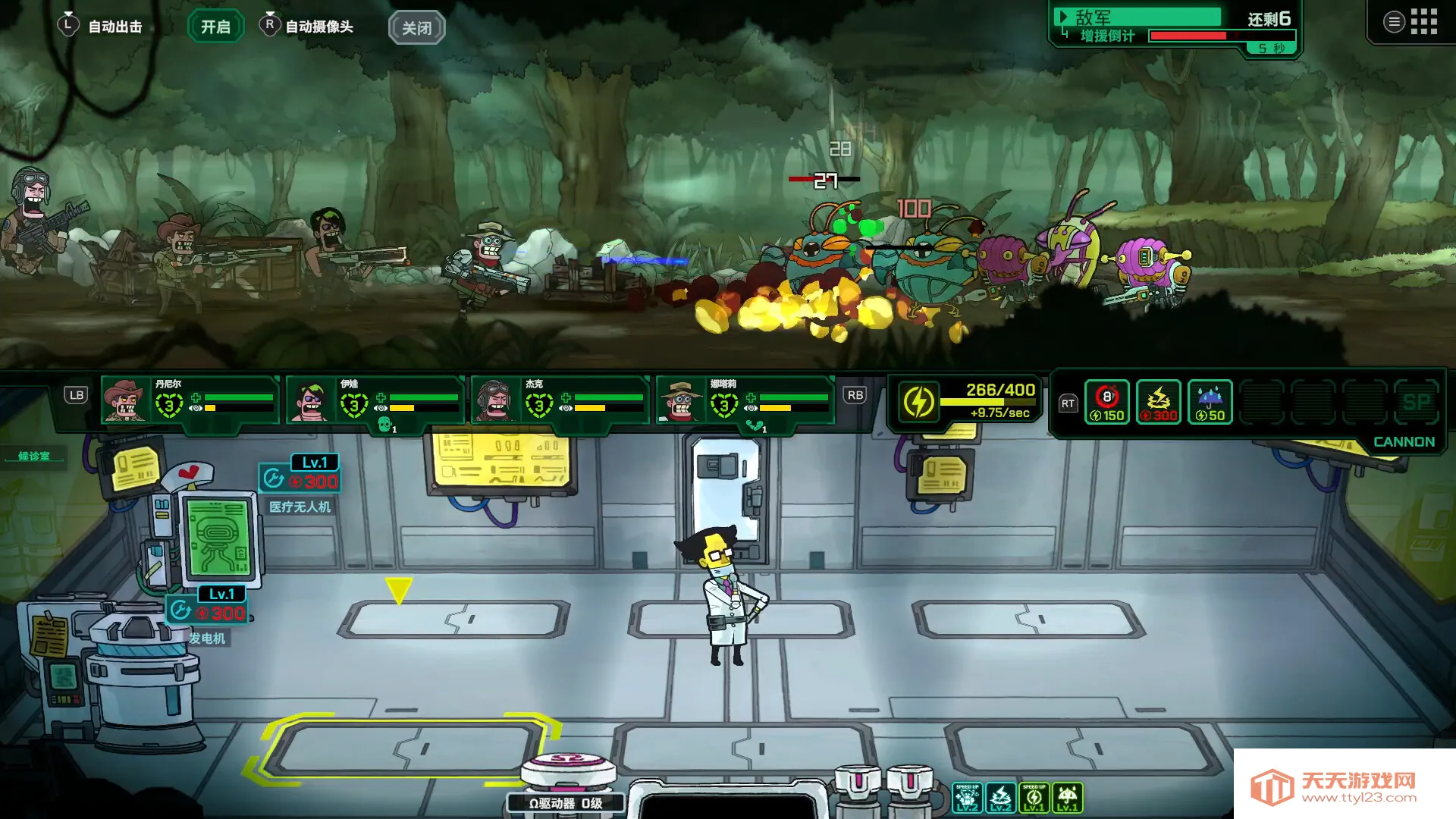1456x819 pixels.
Task: Activate the umbrella rain cannon skill costing 50
Action: click(1210, 402)
